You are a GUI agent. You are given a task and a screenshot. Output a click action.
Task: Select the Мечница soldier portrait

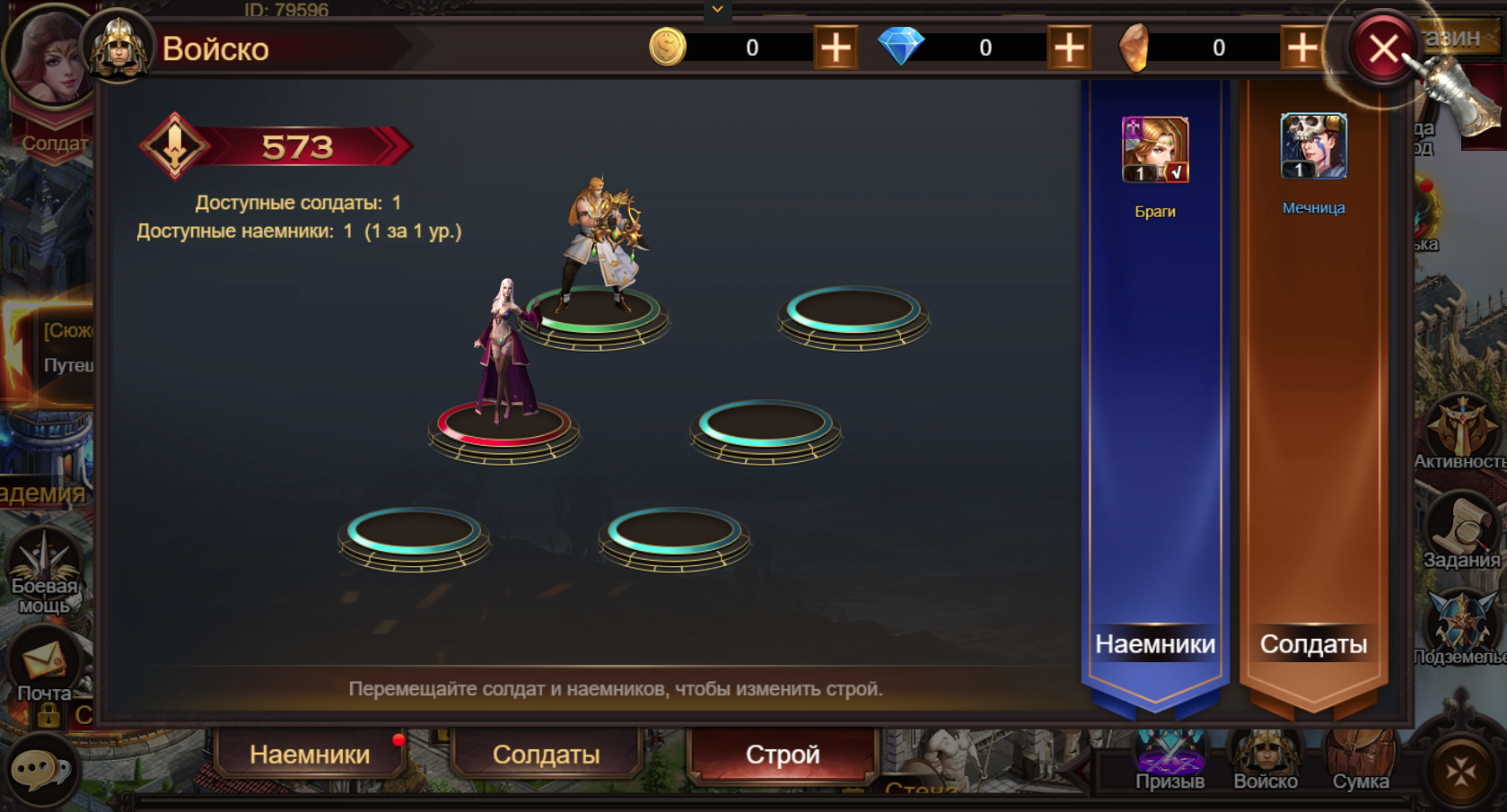[x=1313, y=146]
